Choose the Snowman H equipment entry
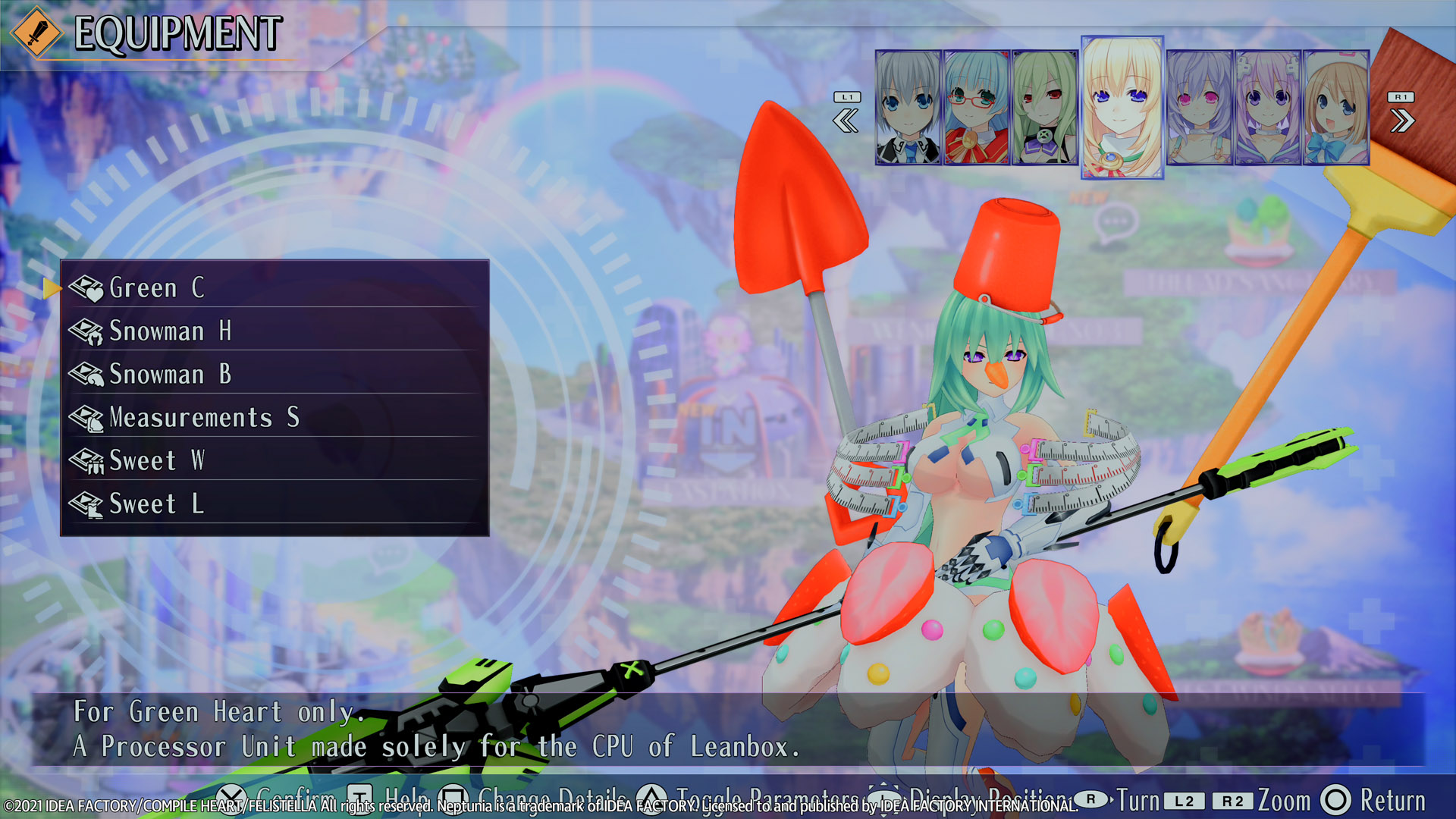This screenshot has width=1456, height=819. click(273, 331)
